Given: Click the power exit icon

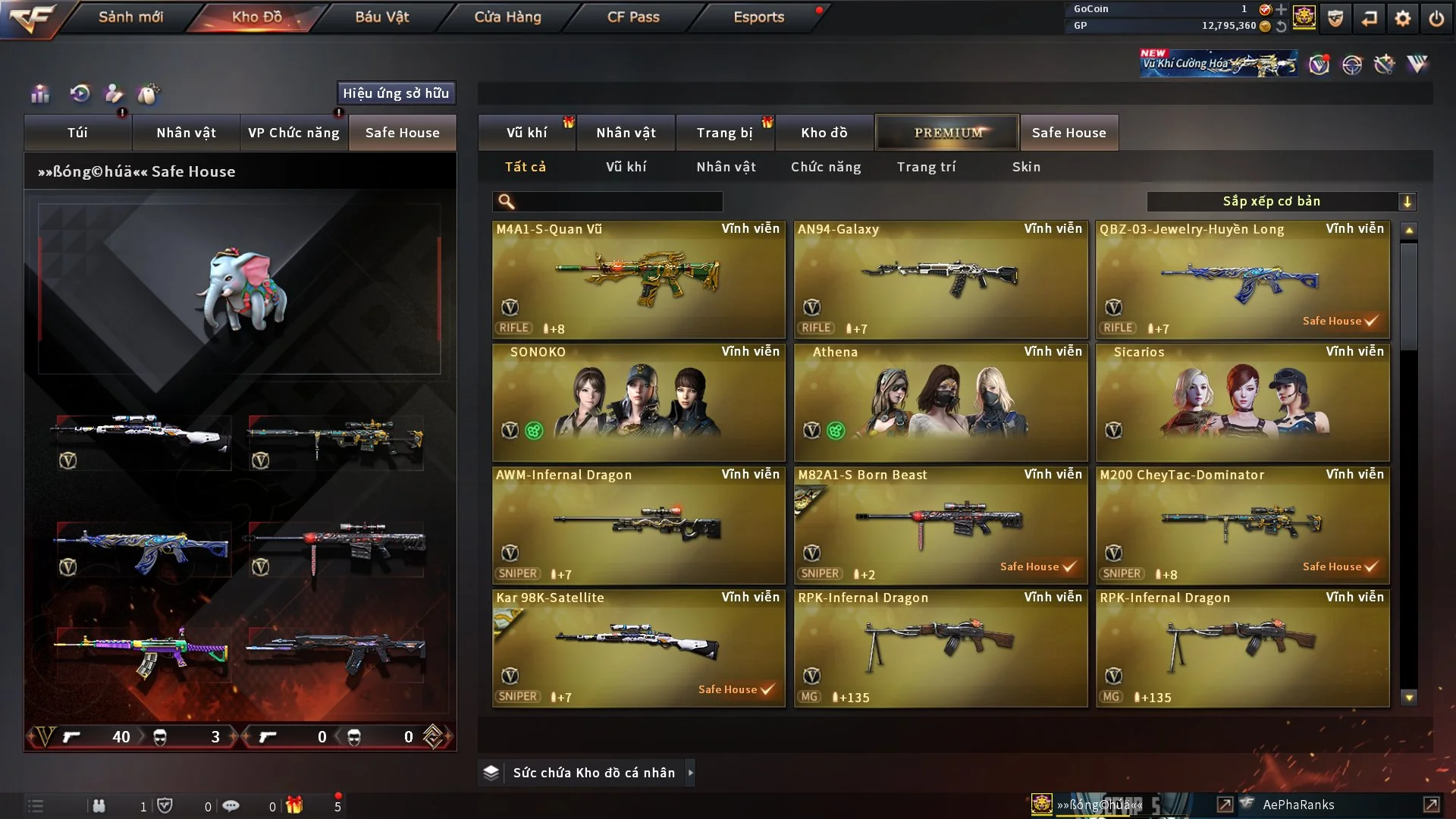Looking at the screenshot, I should [1436, 18].
